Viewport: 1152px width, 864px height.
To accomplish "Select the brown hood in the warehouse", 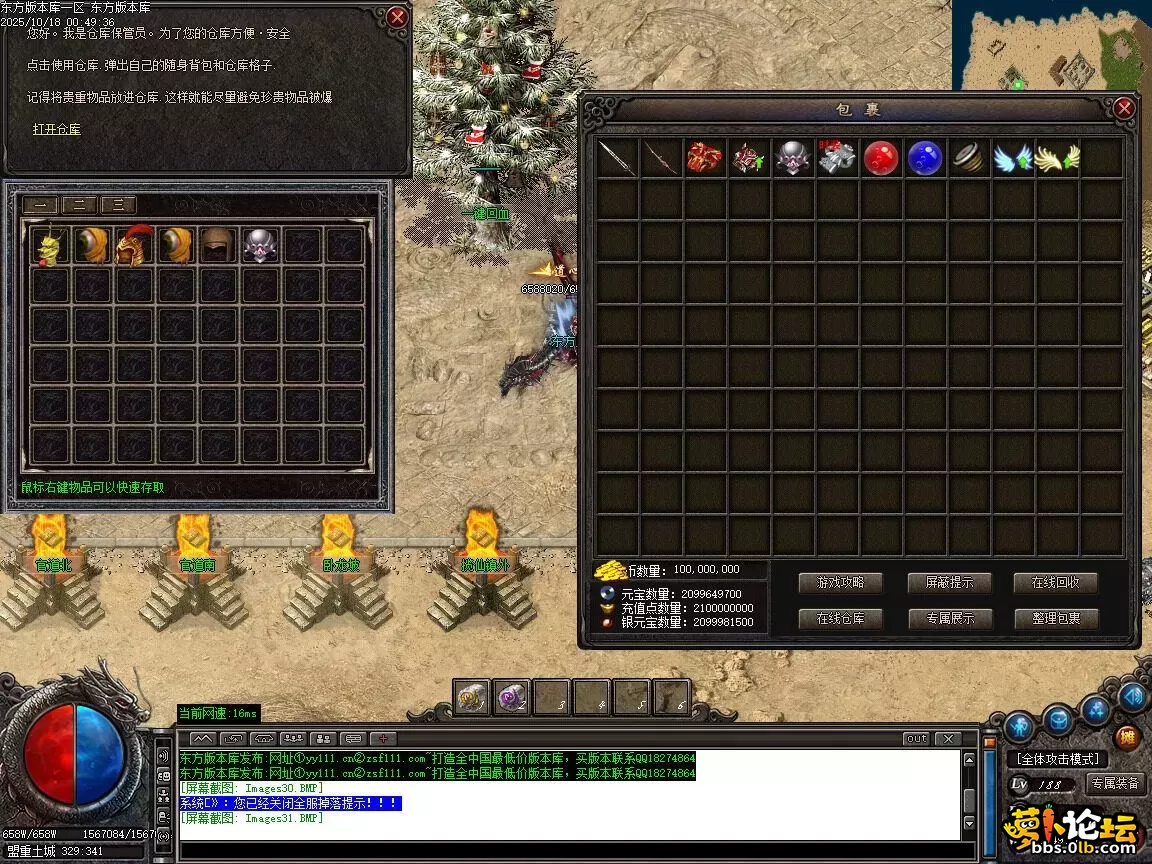I will pos(217,245).
